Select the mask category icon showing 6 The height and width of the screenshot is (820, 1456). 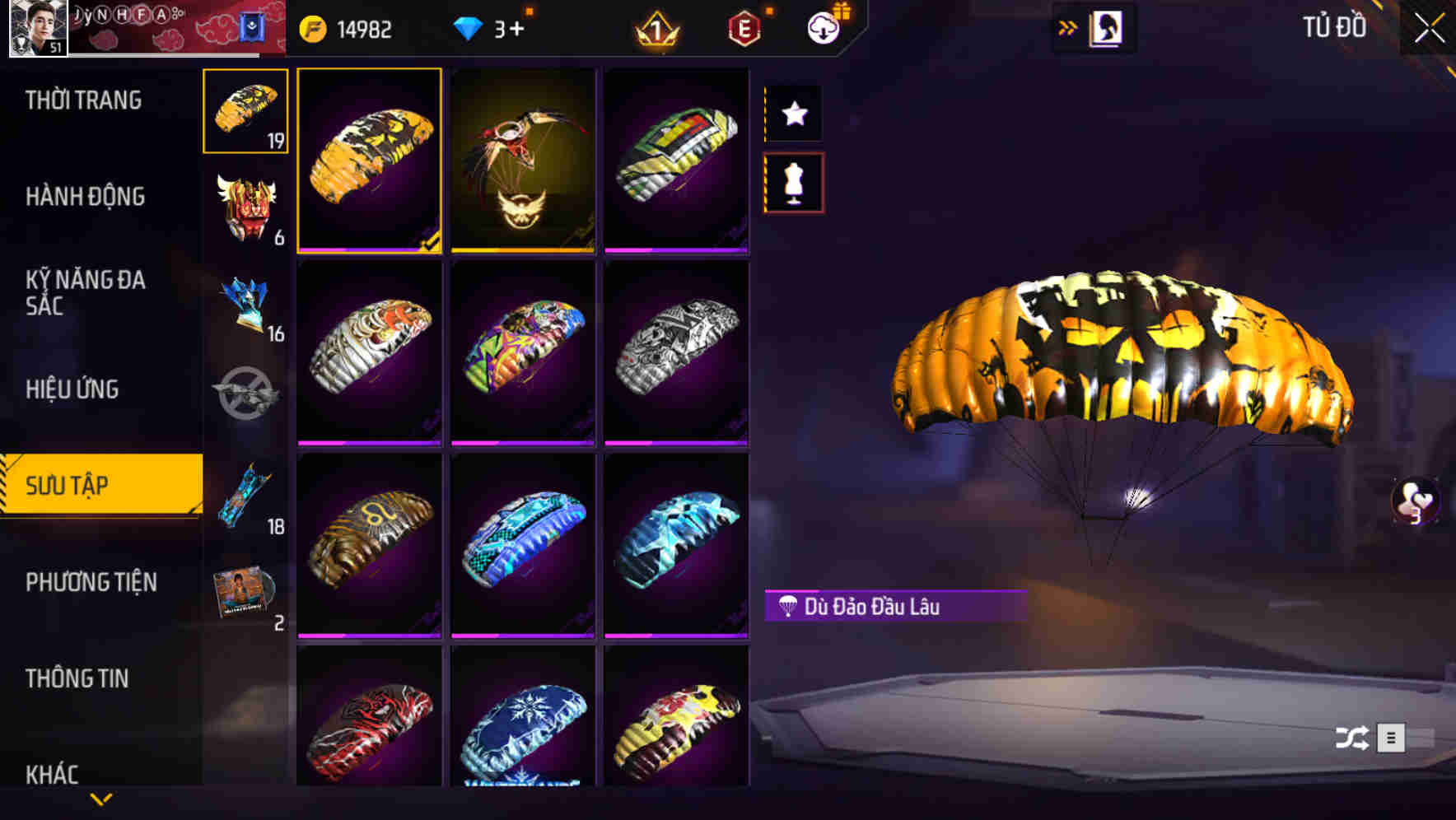click(245, 206)
